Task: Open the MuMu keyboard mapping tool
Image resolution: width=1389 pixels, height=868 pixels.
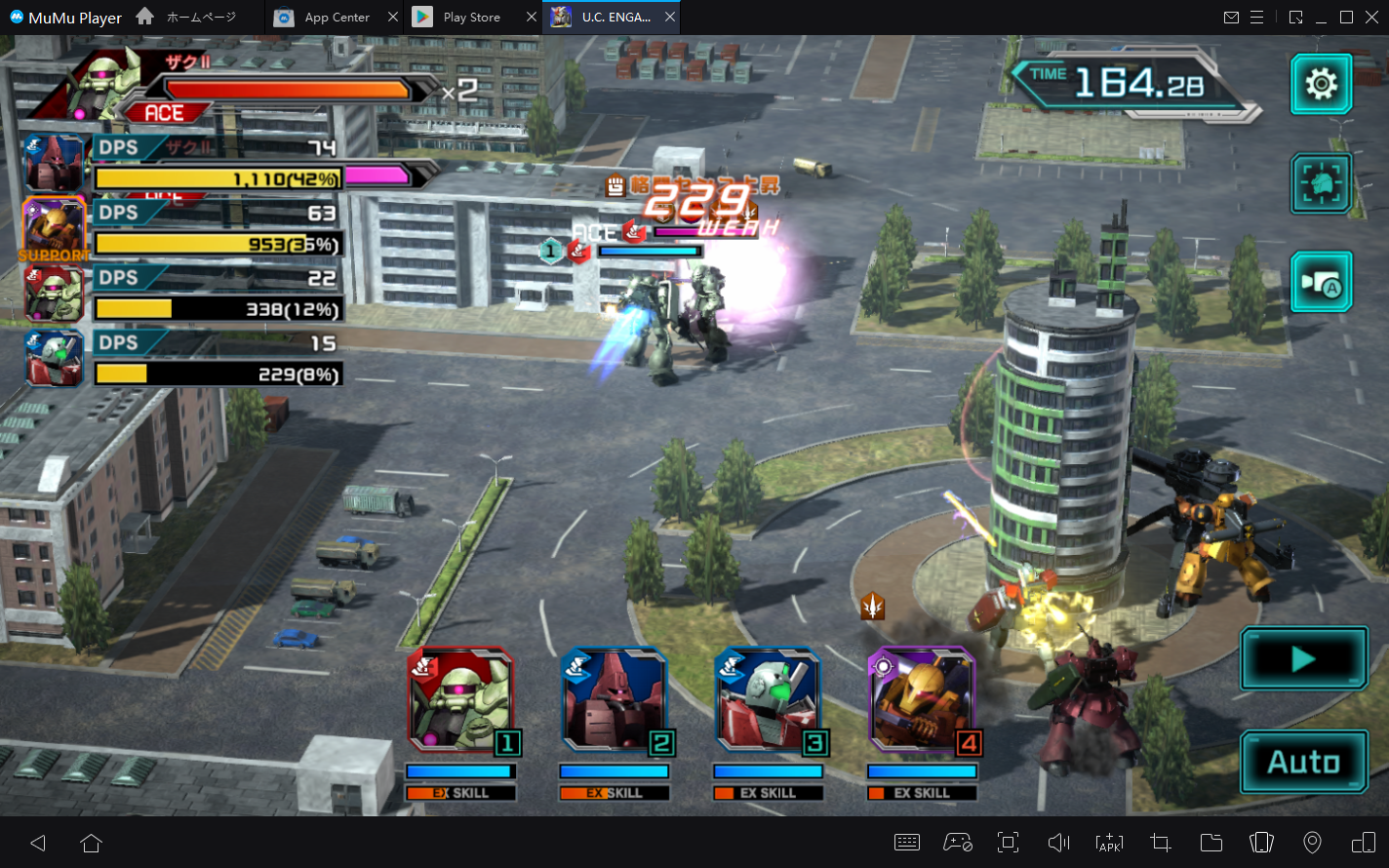Action: point(907,843)
